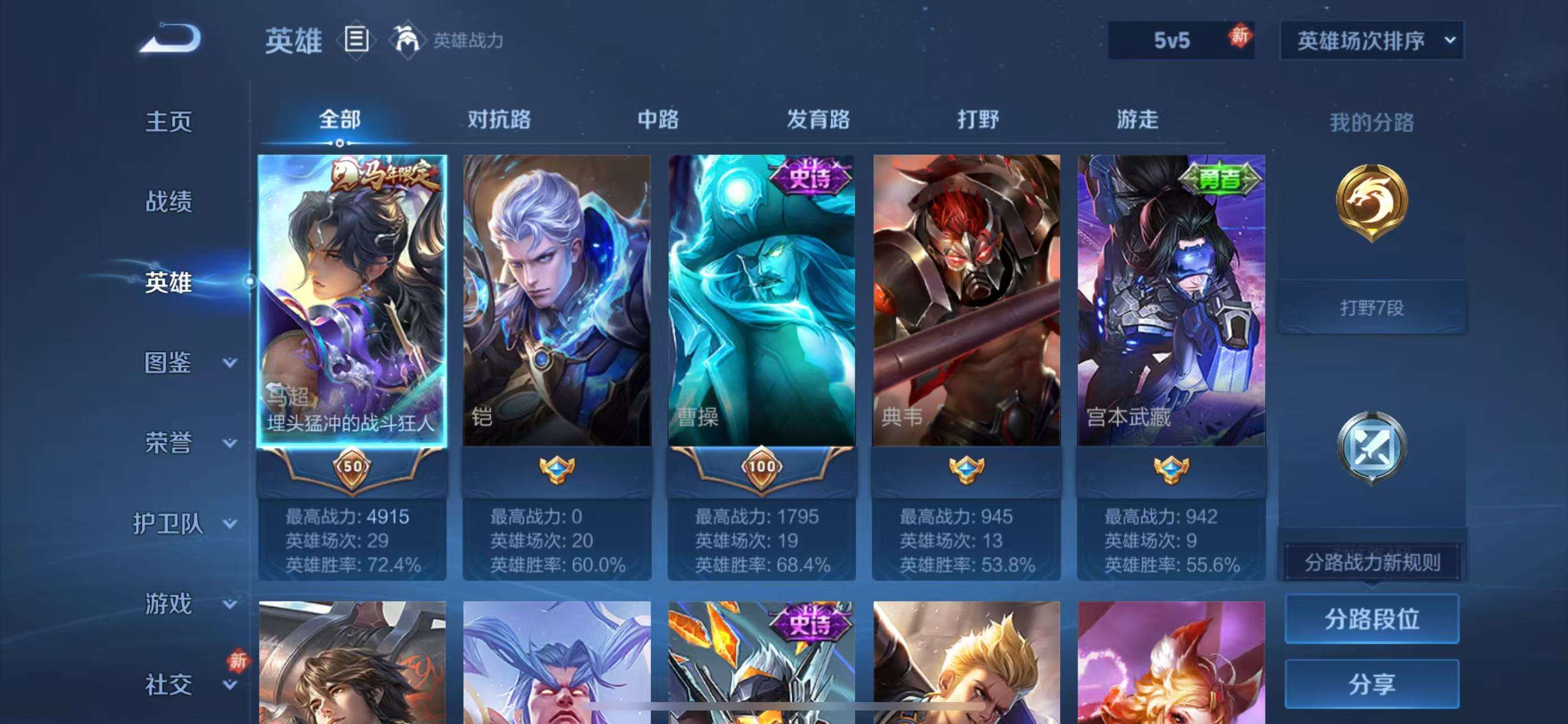Click the 新 badge beside 5v5
1568x724 pixels.
[1240, 38]
